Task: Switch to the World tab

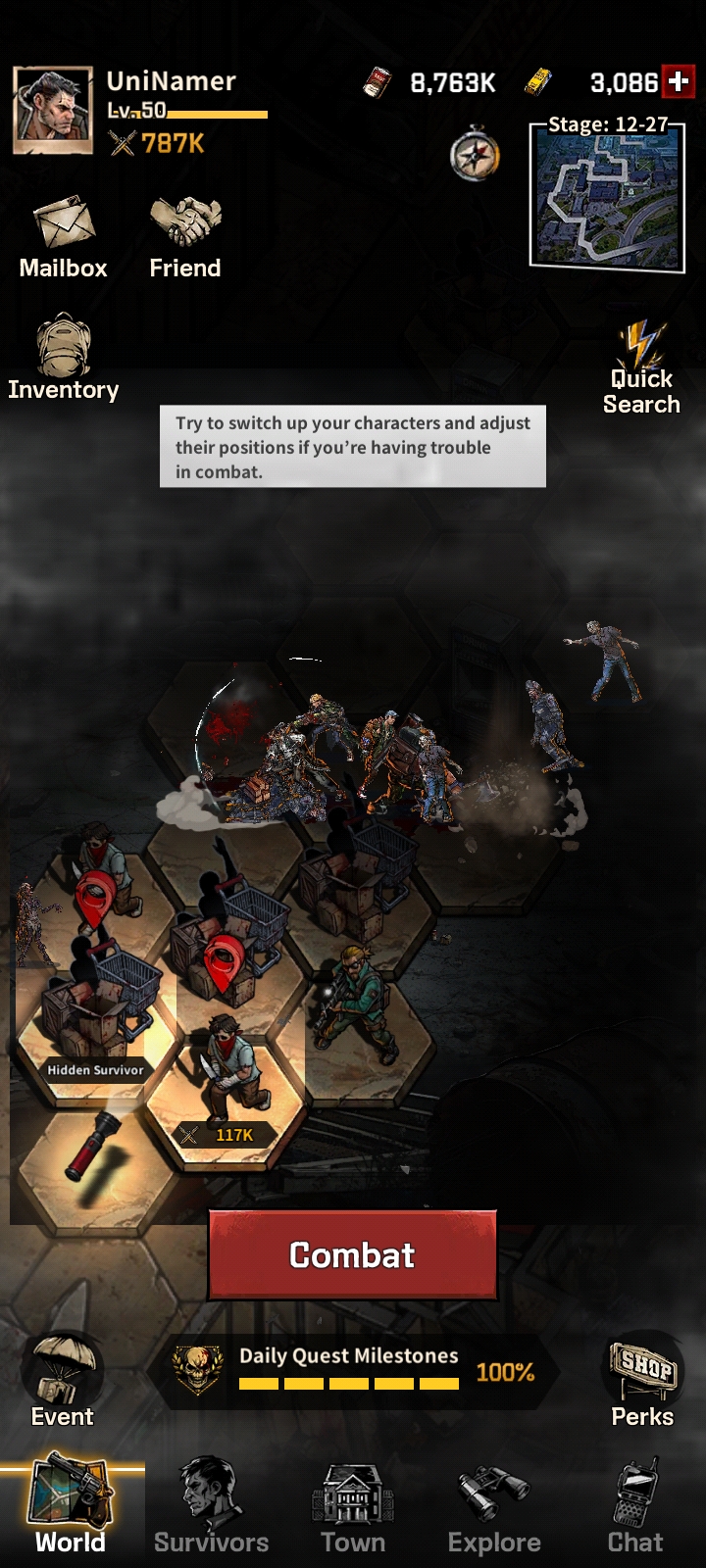Action: click(x=71, y=1509)
